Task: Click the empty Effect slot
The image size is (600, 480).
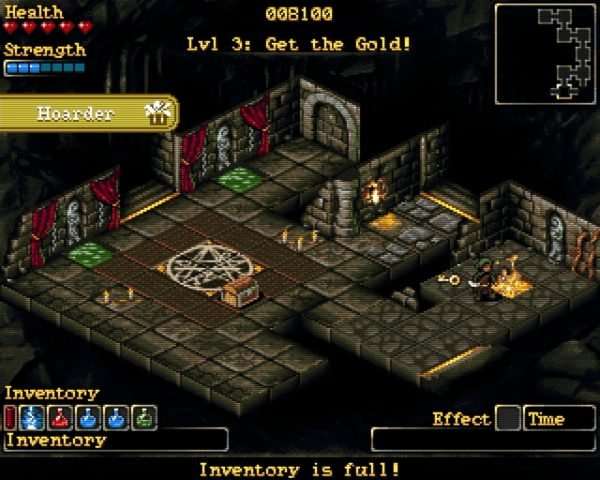Action: 508,419
